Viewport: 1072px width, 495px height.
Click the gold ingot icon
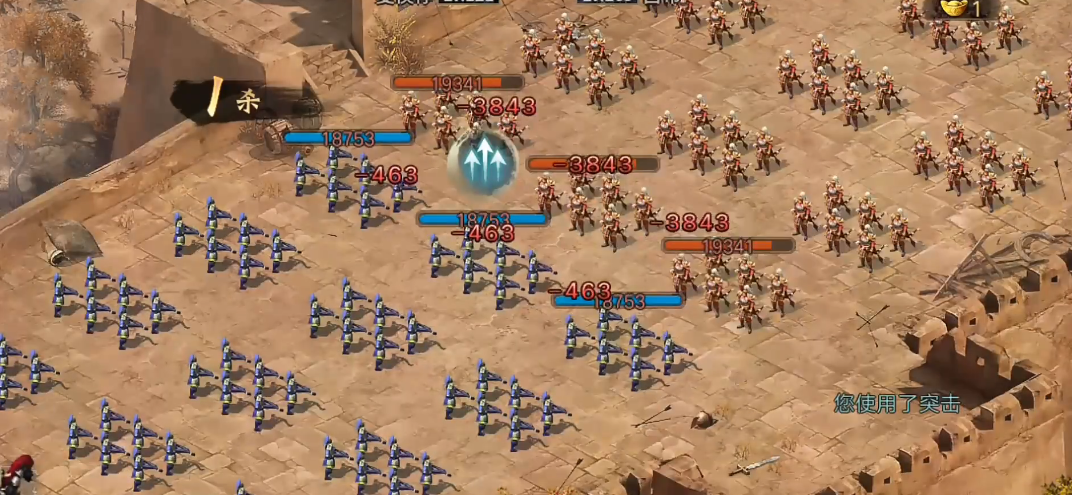coord(954,9)
